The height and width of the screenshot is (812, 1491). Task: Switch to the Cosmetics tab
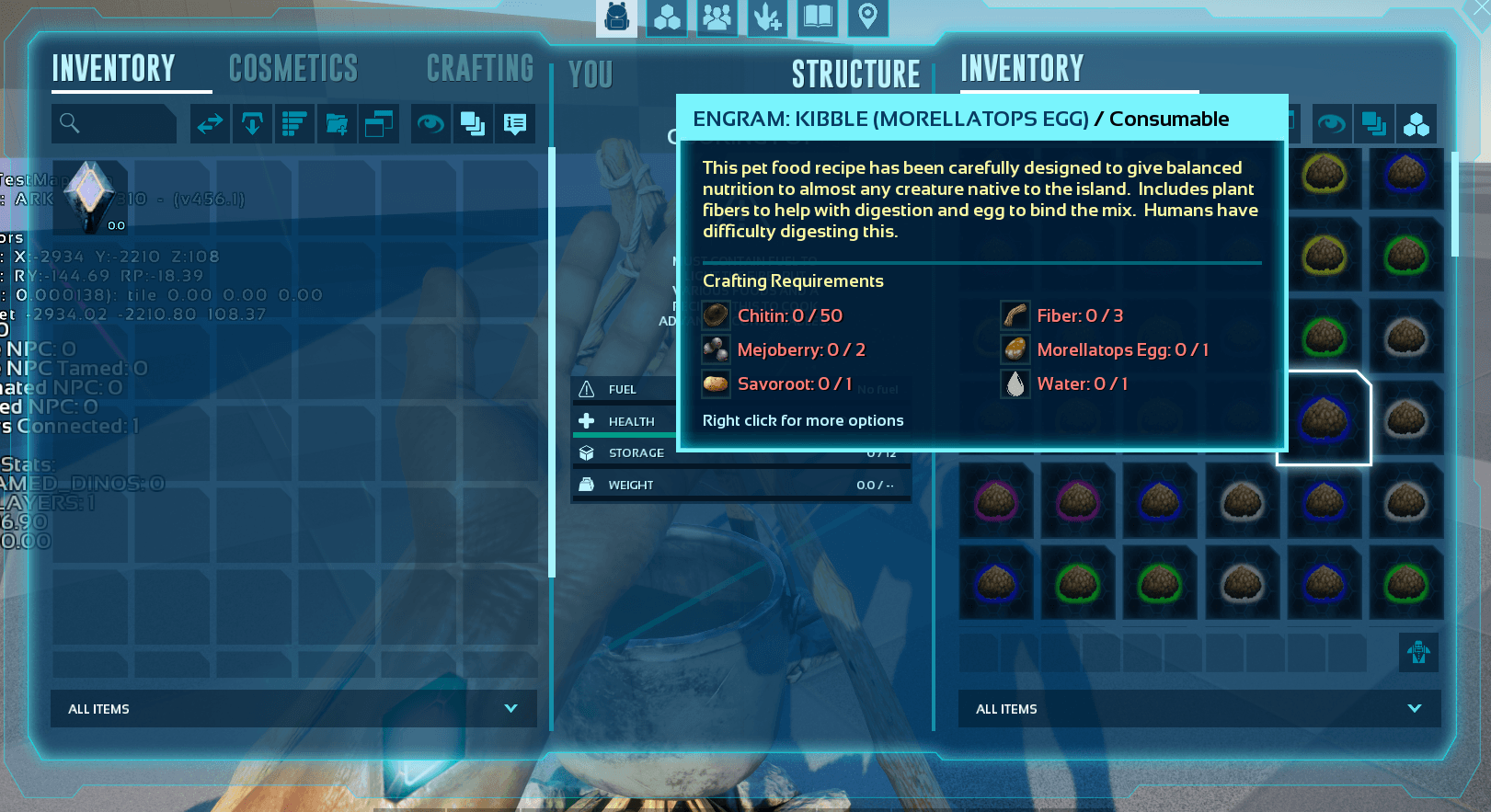click(x=292, y=69)
